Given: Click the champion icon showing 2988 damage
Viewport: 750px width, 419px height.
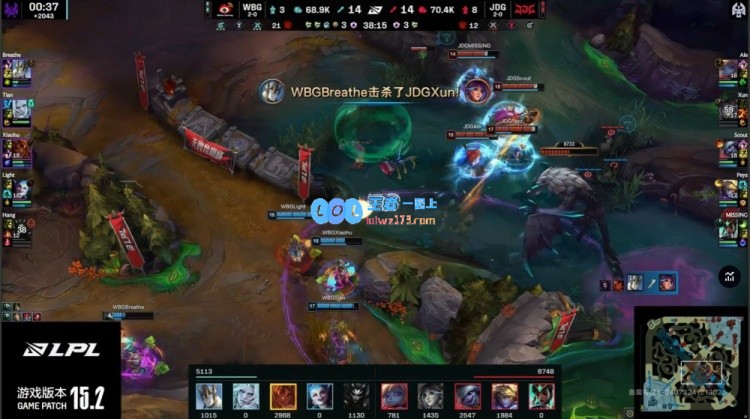Looking at the screenshot, I should [282, 395].
